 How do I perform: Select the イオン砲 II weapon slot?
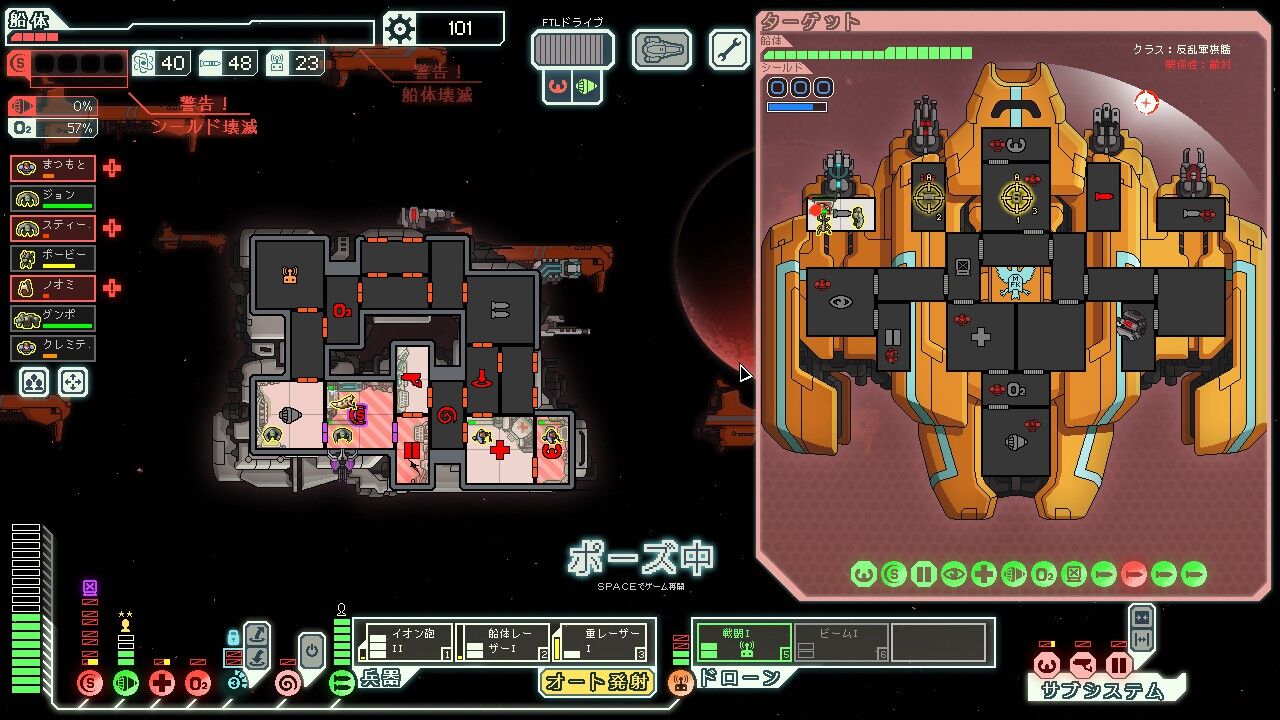(x=405, y=642)
